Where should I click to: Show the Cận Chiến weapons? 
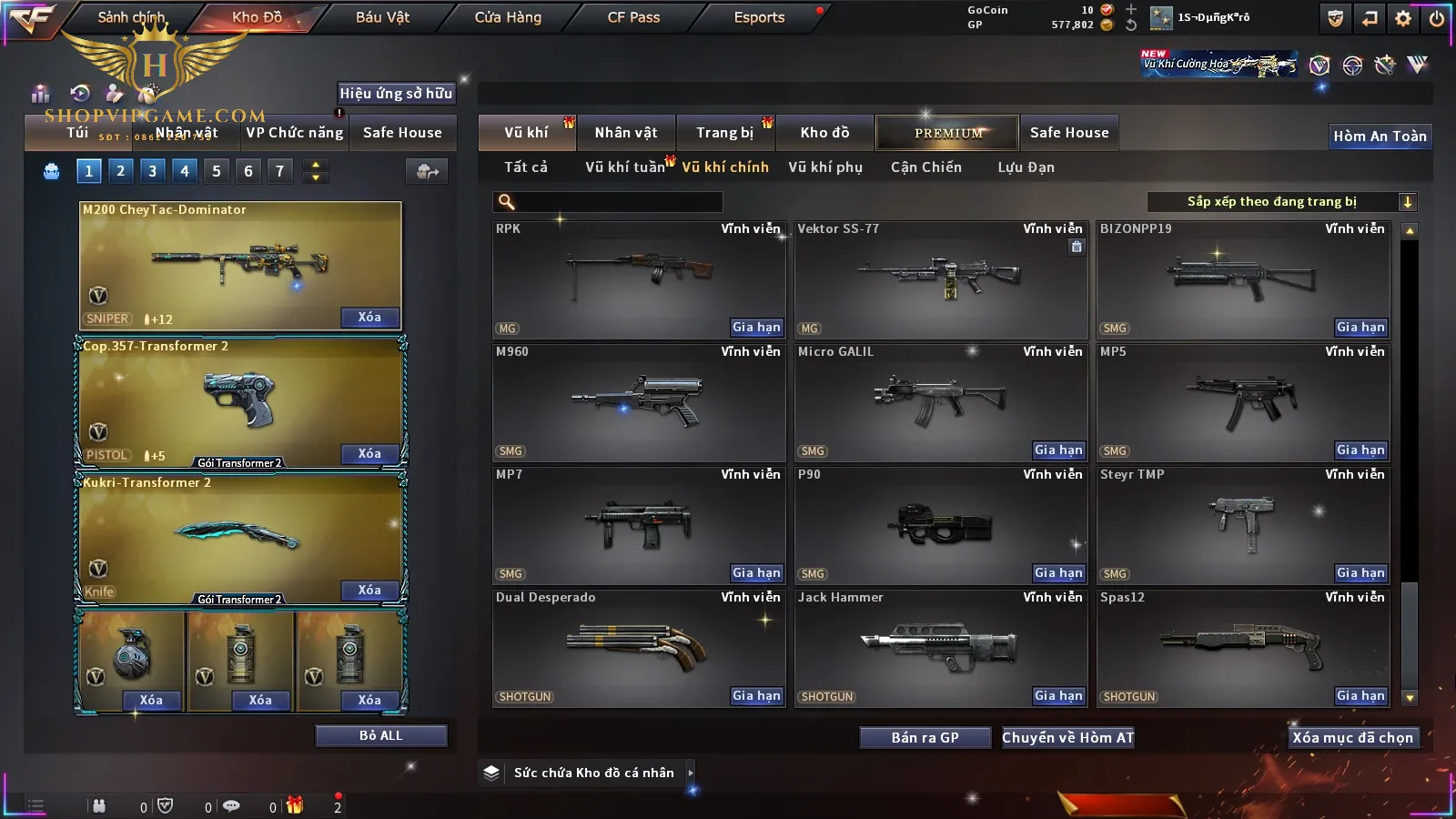(x=925, y=167)
